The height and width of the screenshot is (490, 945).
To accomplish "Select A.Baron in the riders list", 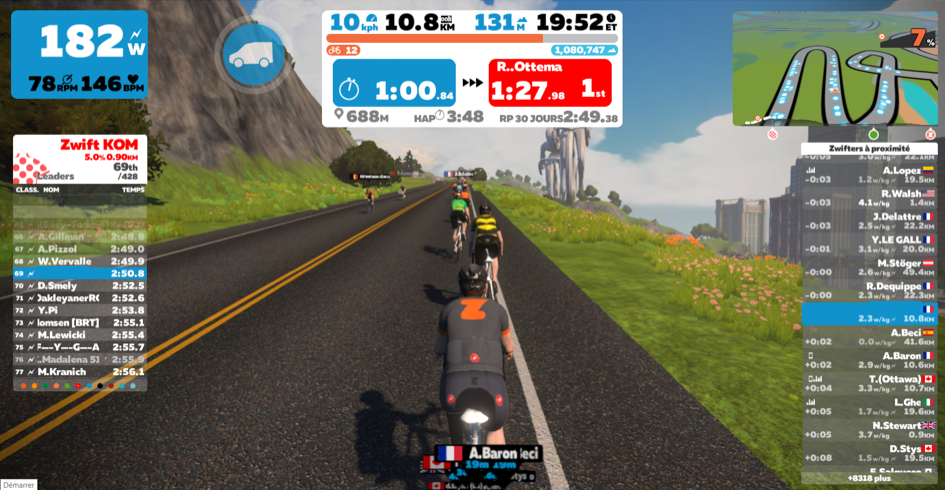I will point(869,360).
